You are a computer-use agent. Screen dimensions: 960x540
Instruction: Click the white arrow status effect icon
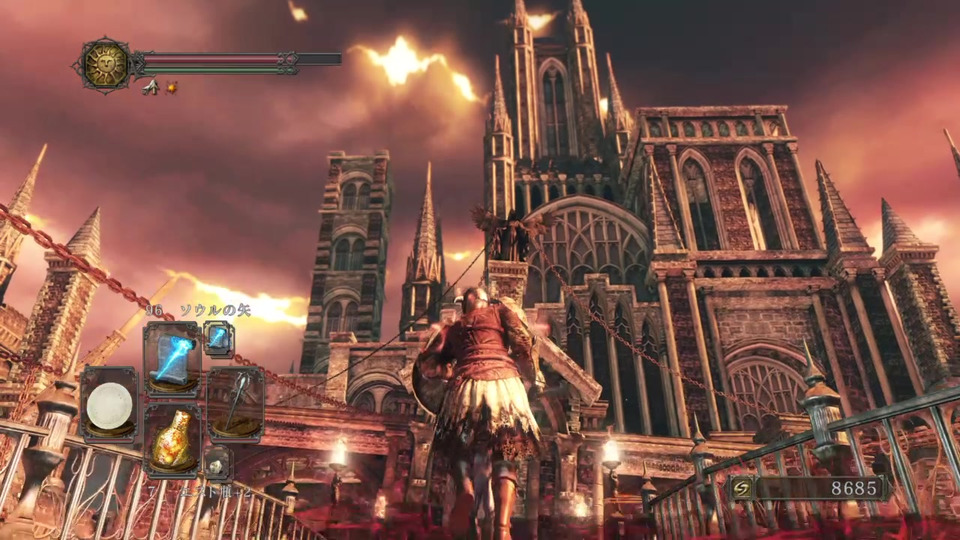(x=150, y=88)
